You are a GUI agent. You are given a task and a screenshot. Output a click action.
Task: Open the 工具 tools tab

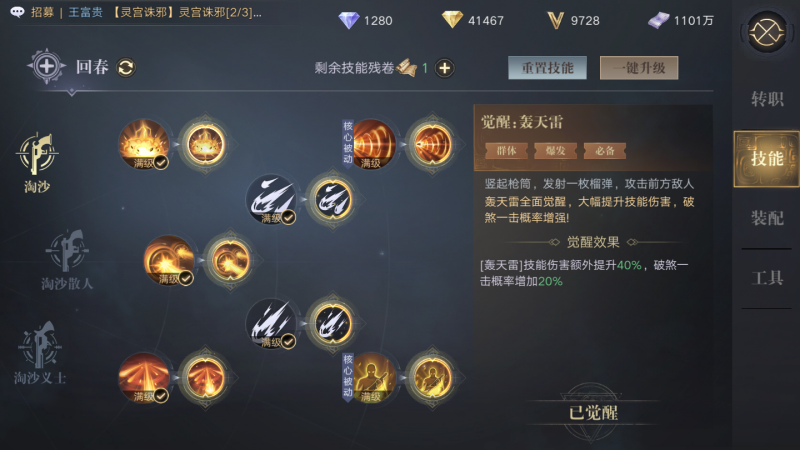click(x=767, y=278)
